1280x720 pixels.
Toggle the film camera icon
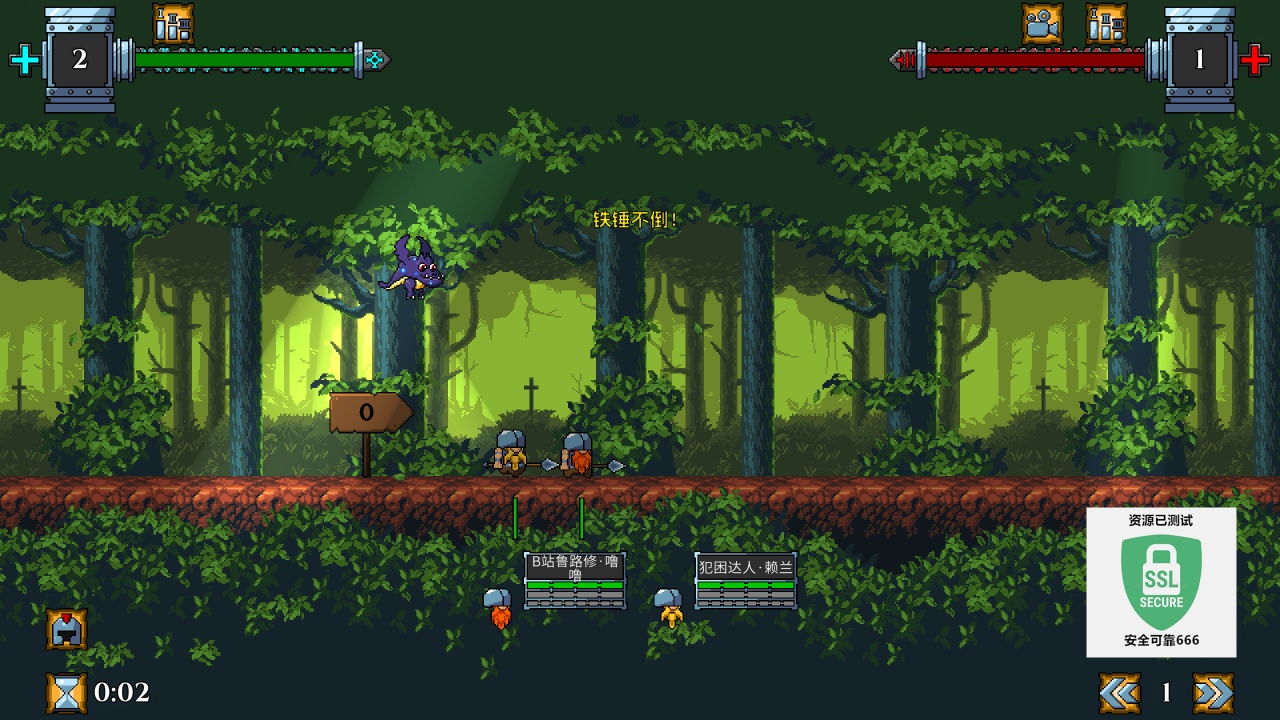tap(1042, 24)
